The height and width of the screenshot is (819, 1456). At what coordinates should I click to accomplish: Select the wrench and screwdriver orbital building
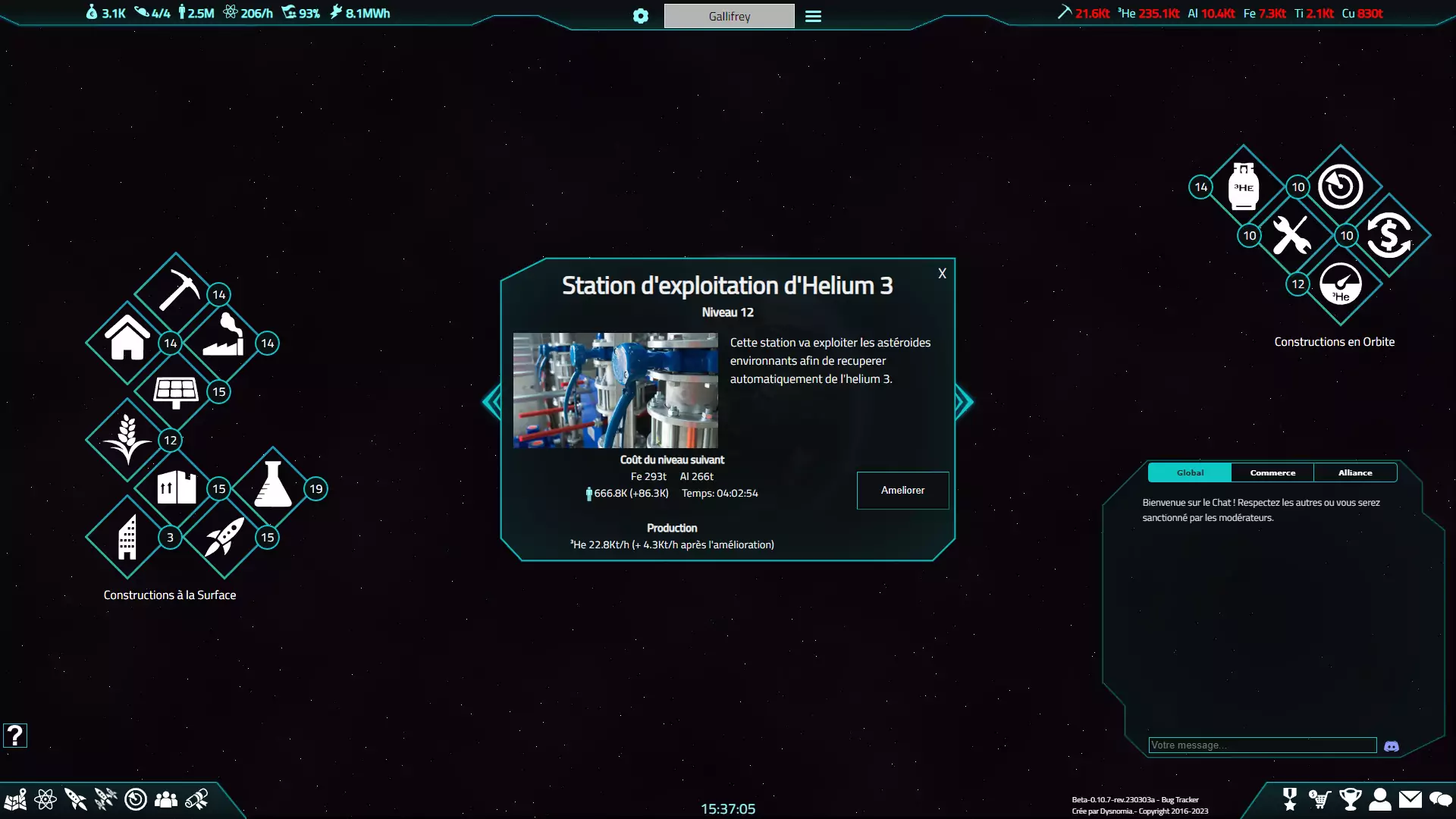(1291, 235)
